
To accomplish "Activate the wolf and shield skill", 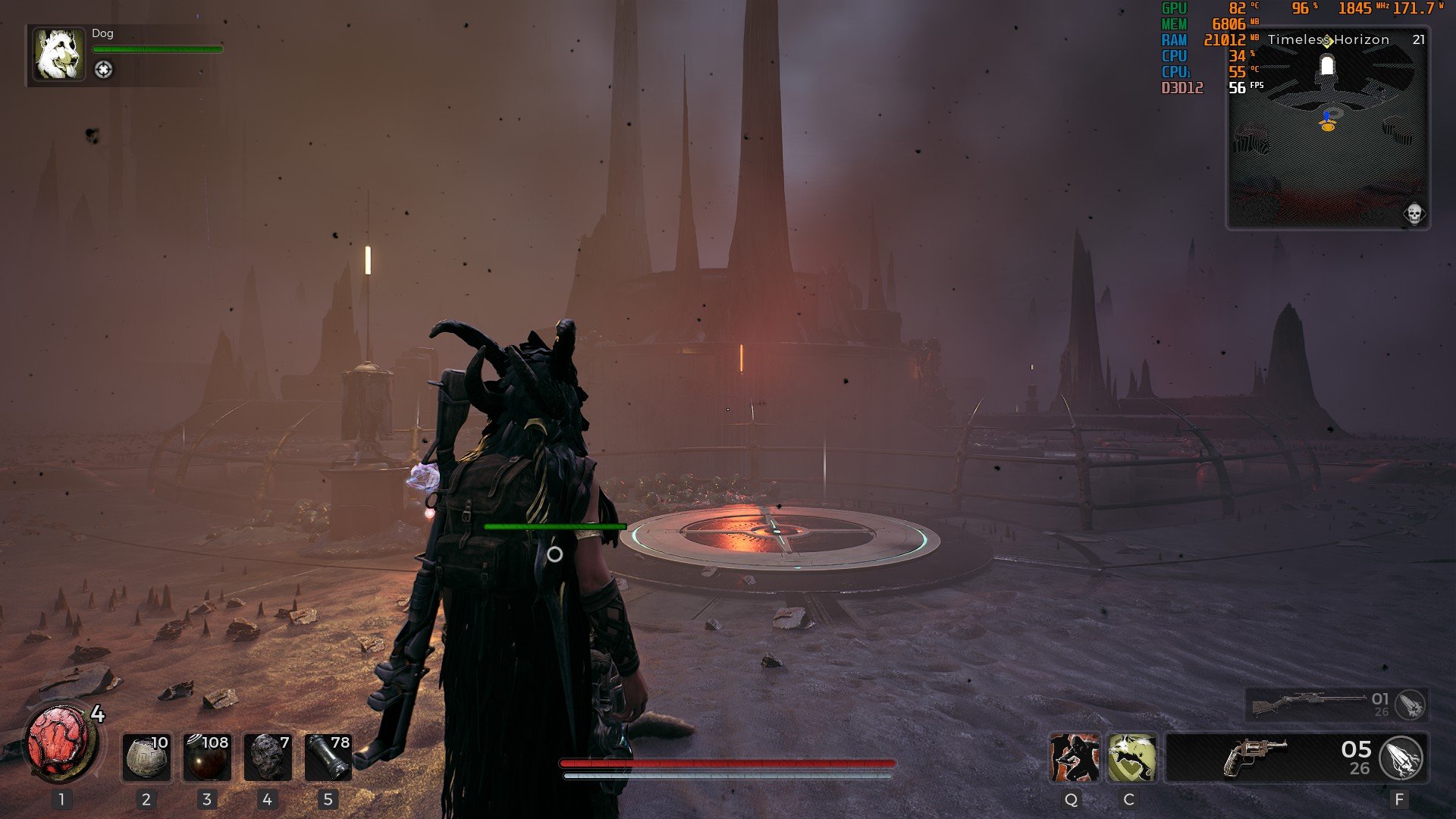I will [x=1131, y=758].
